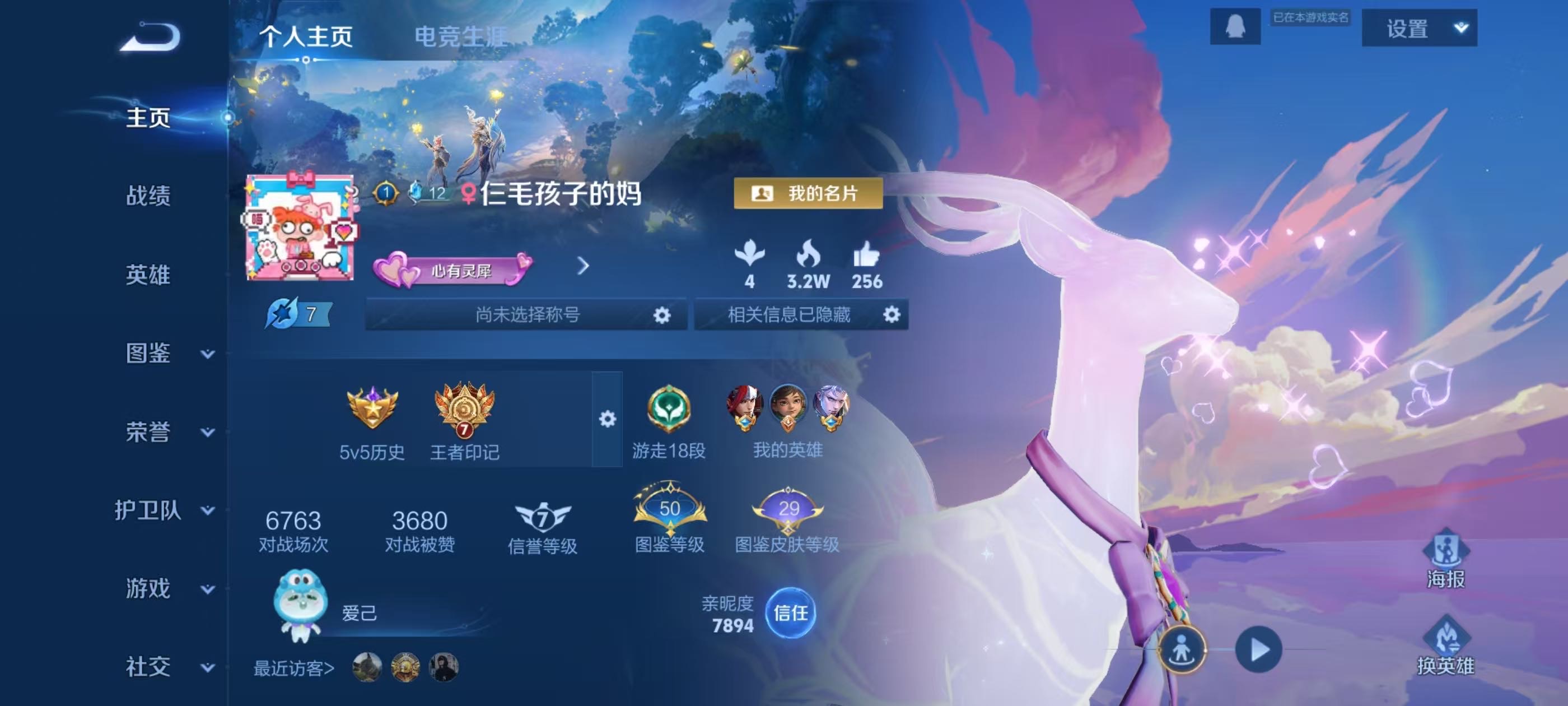Screen dimensions: 1568x706
Task: Switch to the 电竞生涯 tab
Action: 460,36
